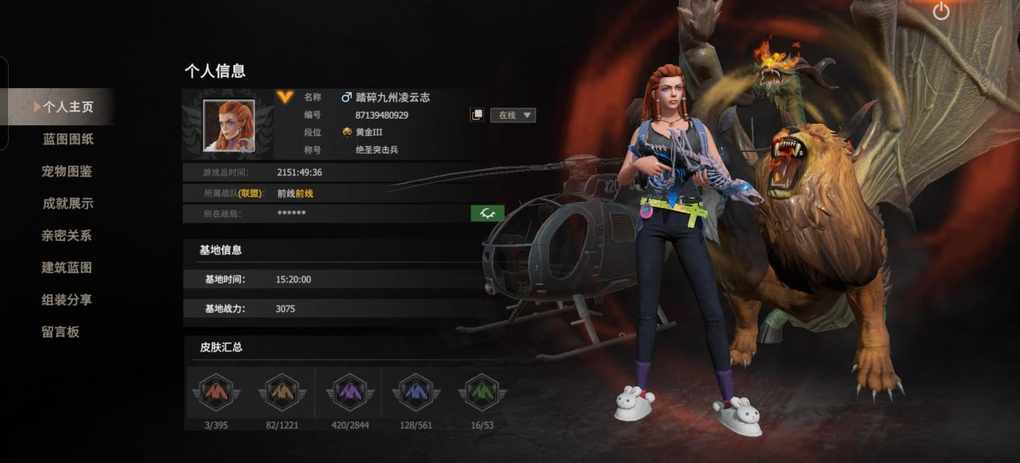Switch to the 蓝图图纸 tab
The height and width of the screenshot is (463, 1020).
[x=68, y=139]
